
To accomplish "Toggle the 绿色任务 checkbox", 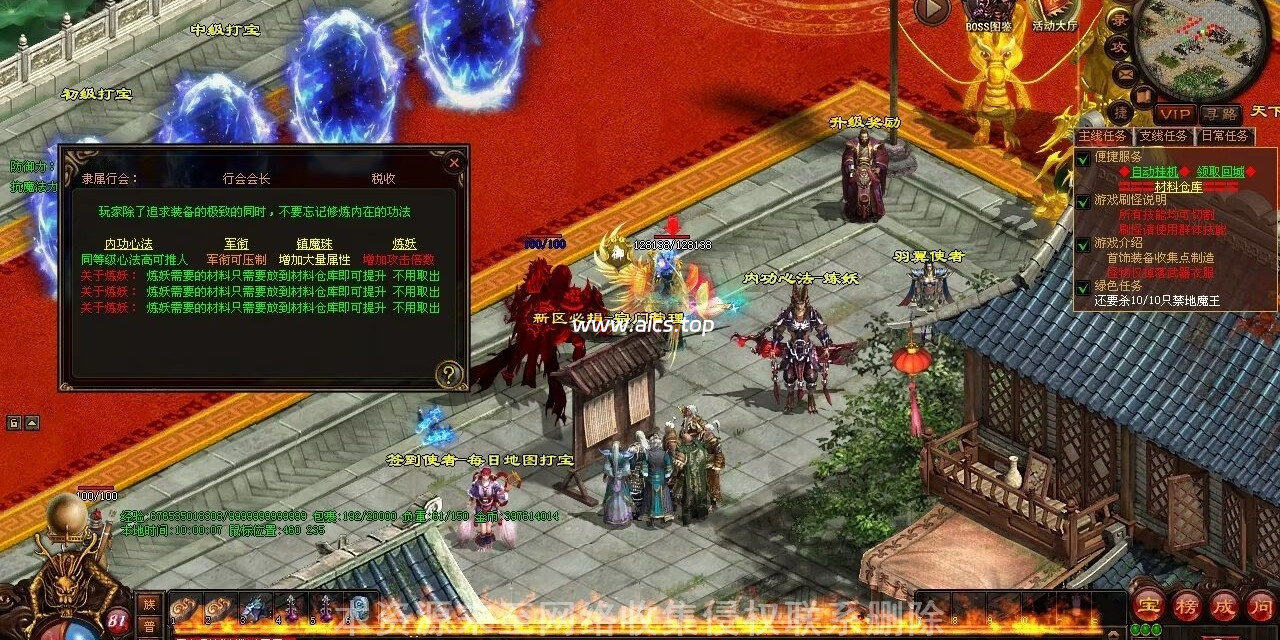I will pos(1083,287).
